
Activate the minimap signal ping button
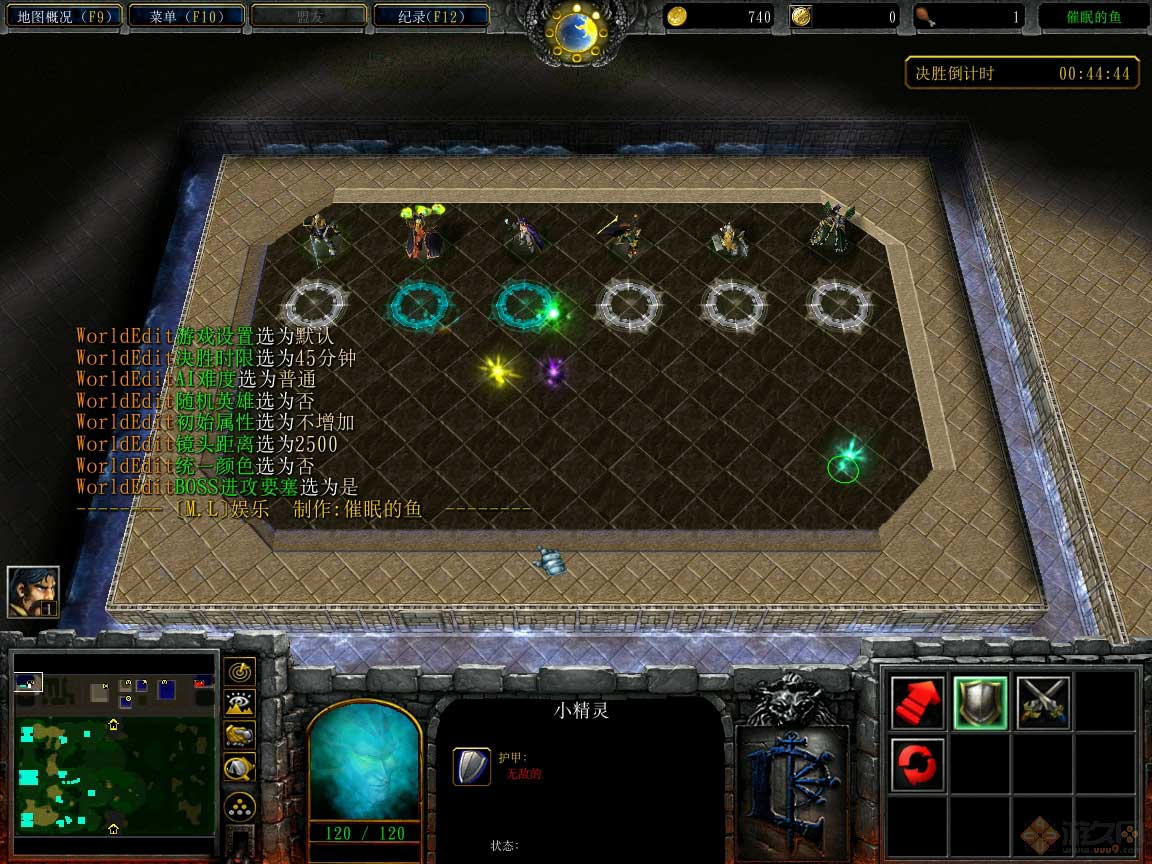click(x=241, y=670)
